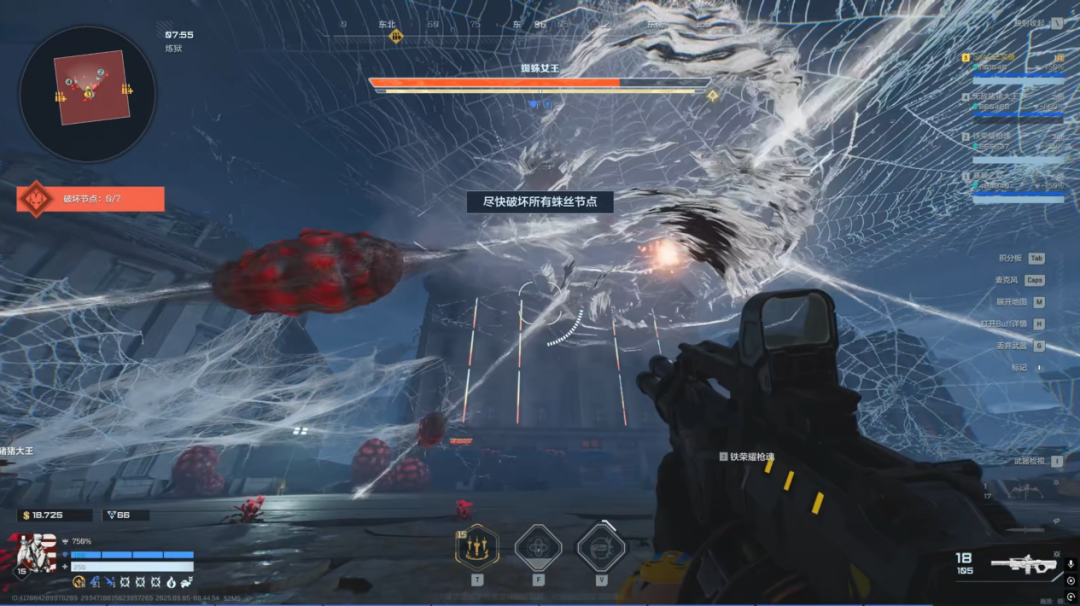Select the current rifle weapon icon

click(1023, 565)
